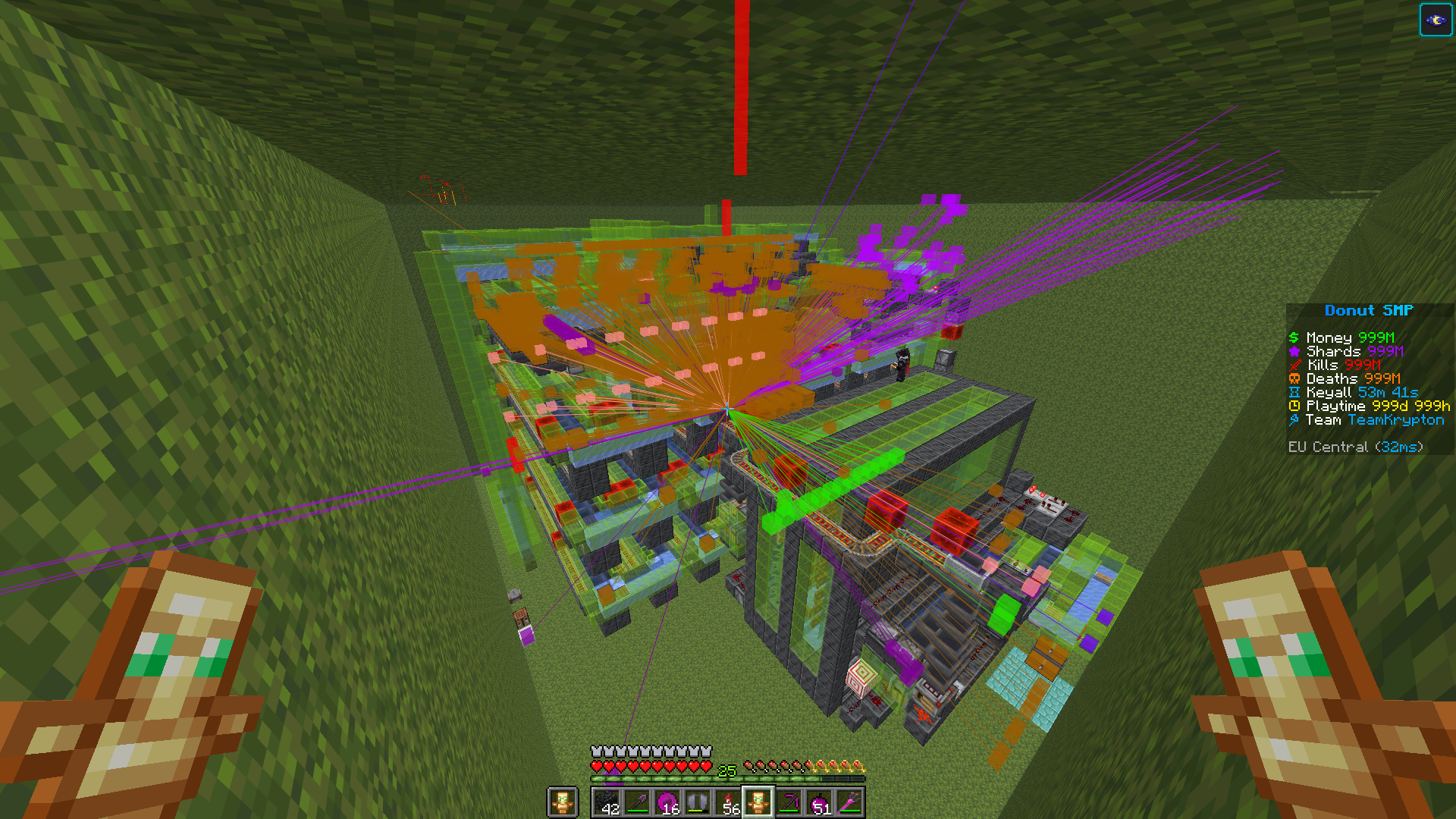Click the TeamKrypton team name link
The width and height of the screenshot is (1456, 819).
[x=1396, y=419]
